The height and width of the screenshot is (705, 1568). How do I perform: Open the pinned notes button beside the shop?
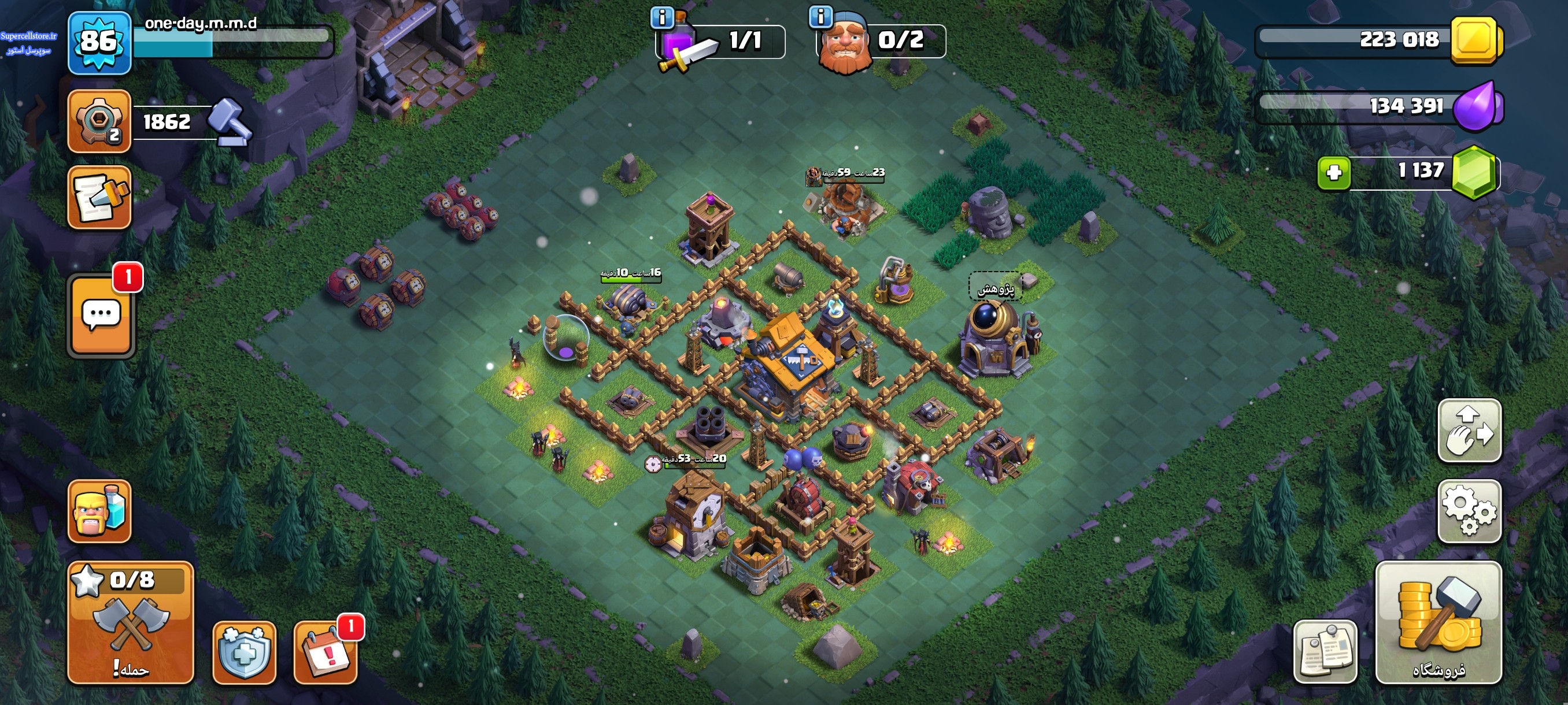click(x=1325, y=652)
